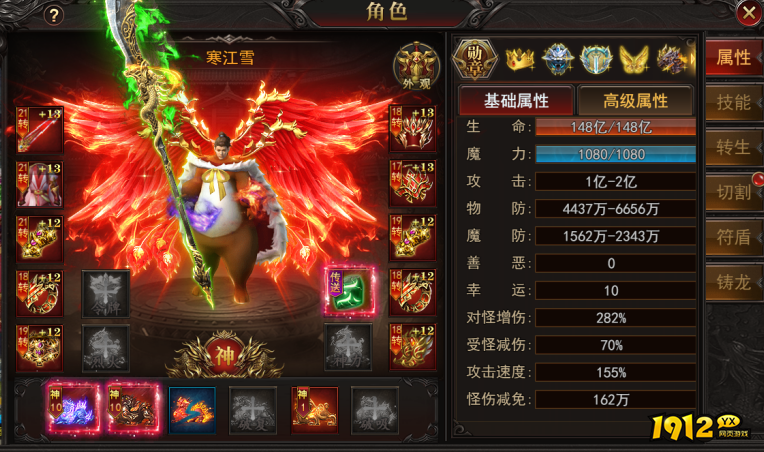
Task: Select the blue-purple beast slot marked 神10
Action: 70,410
